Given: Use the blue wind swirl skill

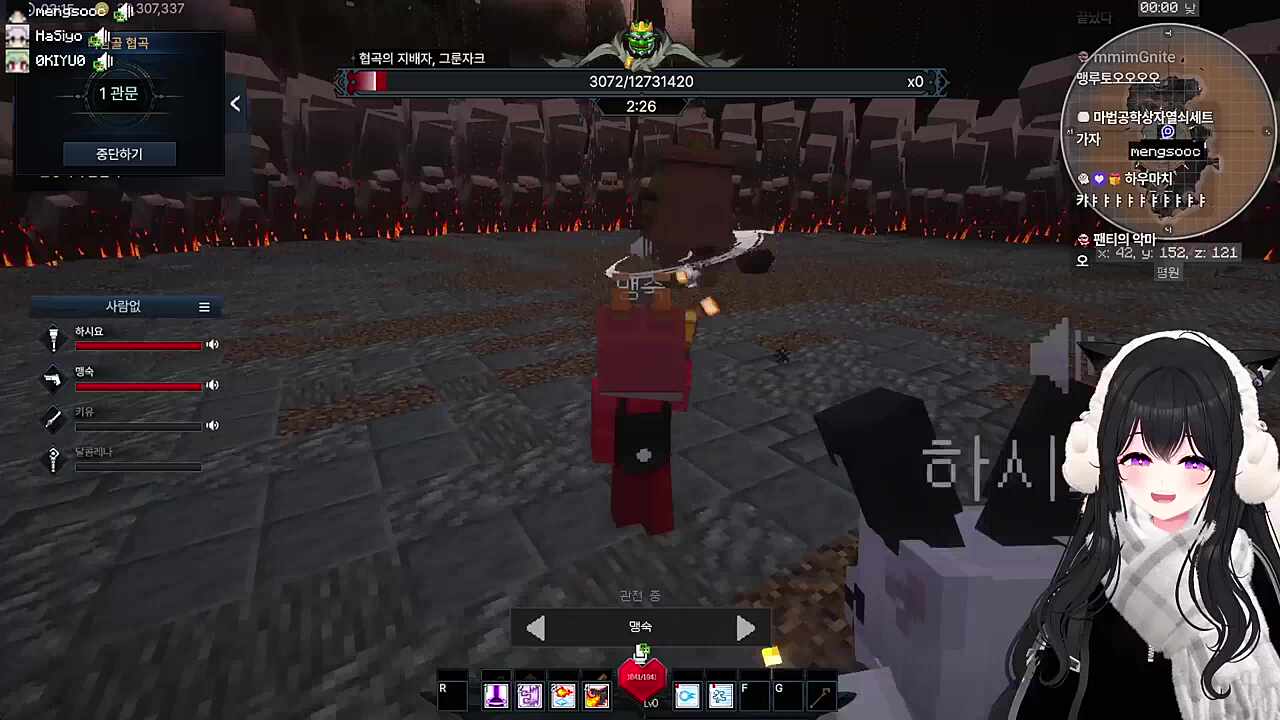Looking at the screenshot, I should pos(721,695).
